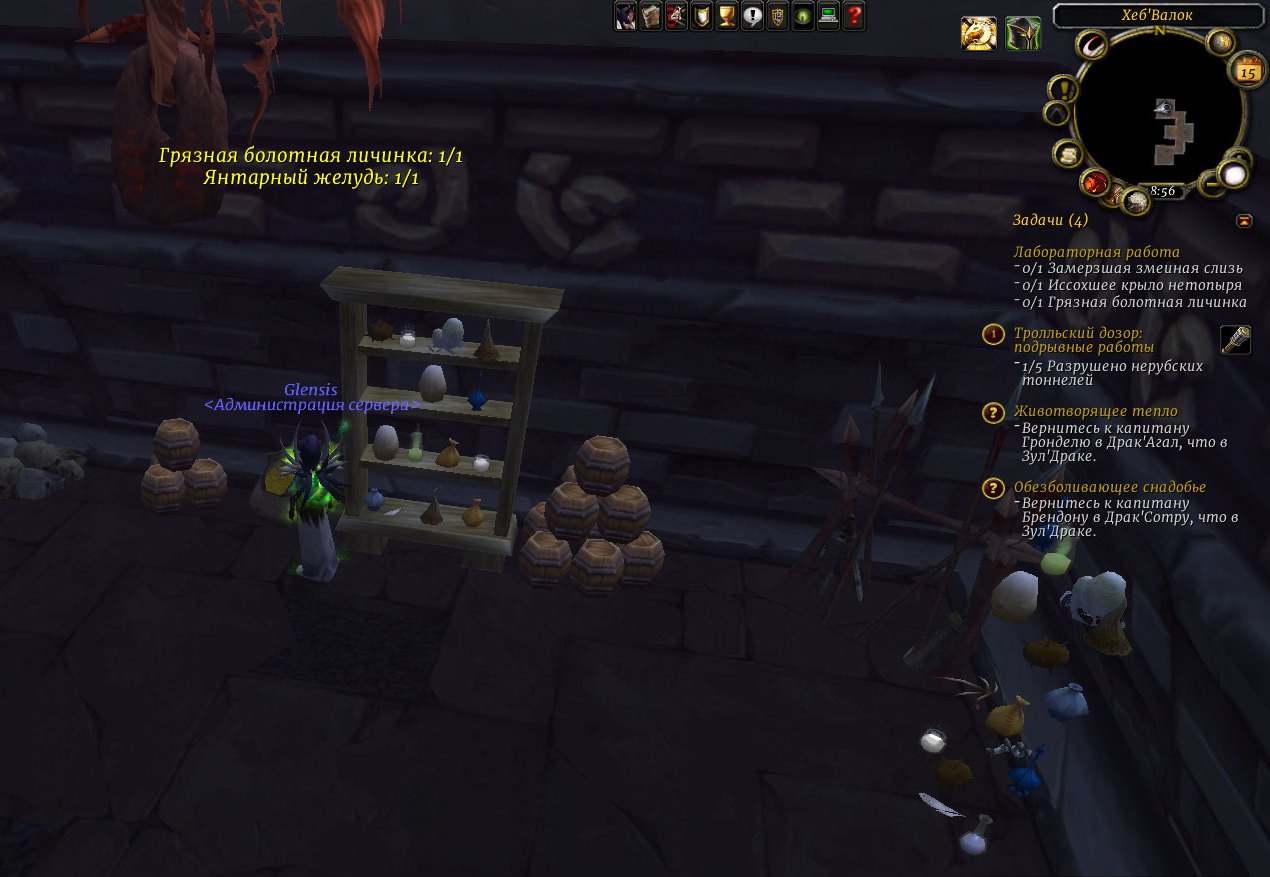Zoom out the minimap with minus button
1270x877 pixels.
tap(1211, 182)
